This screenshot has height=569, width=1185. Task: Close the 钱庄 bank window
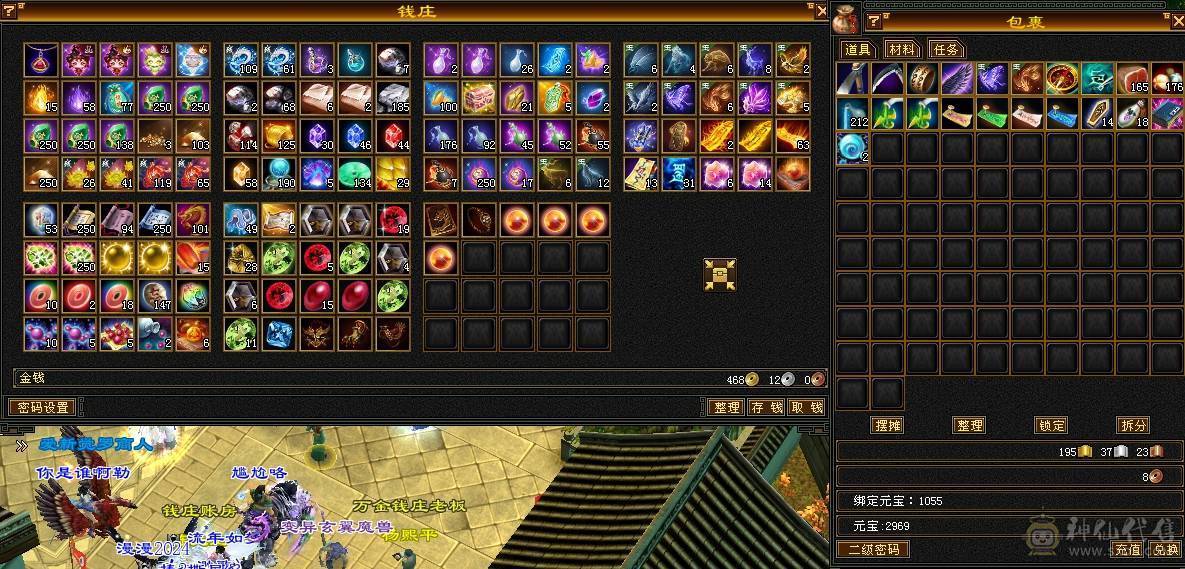tap(822, 11)
